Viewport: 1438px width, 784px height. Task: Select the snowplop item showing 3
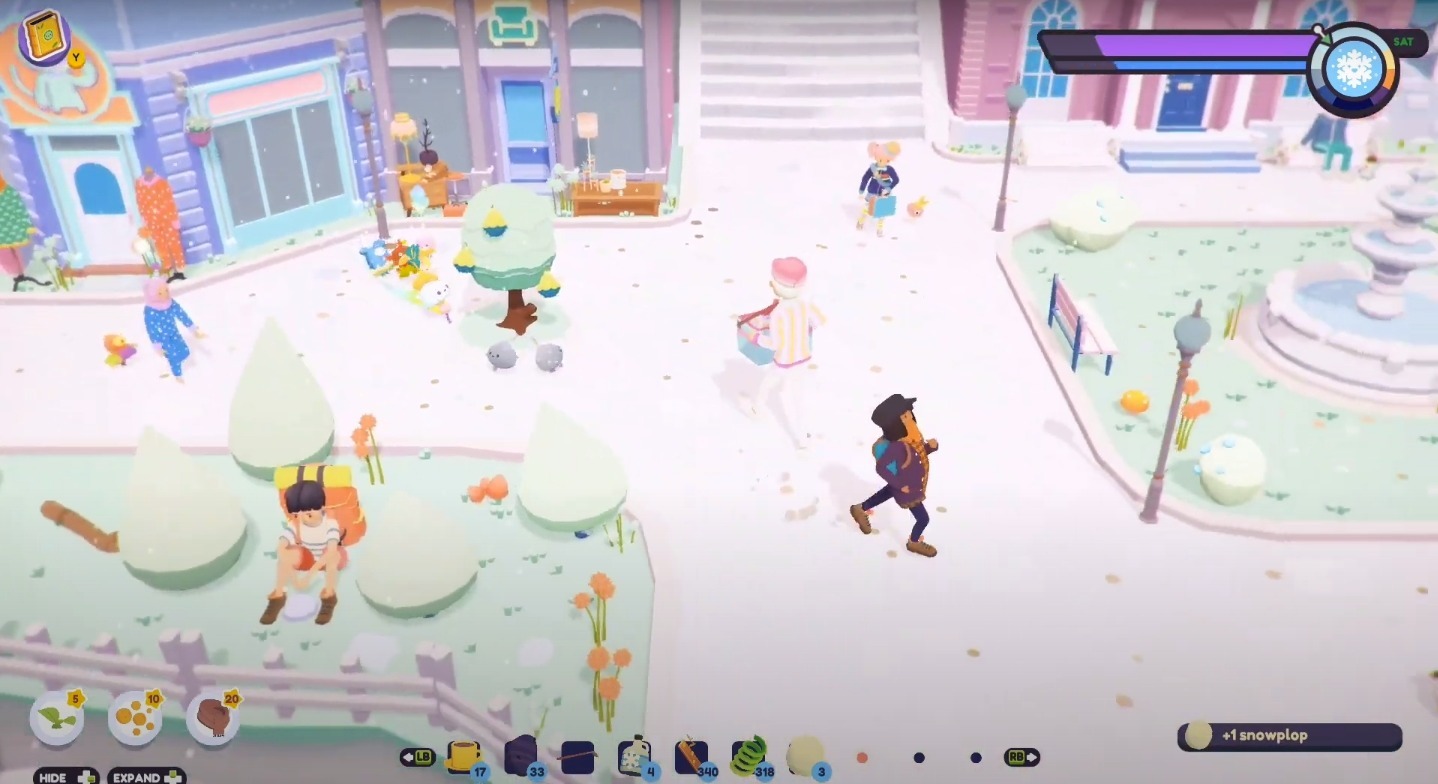[x=802, y=752]
